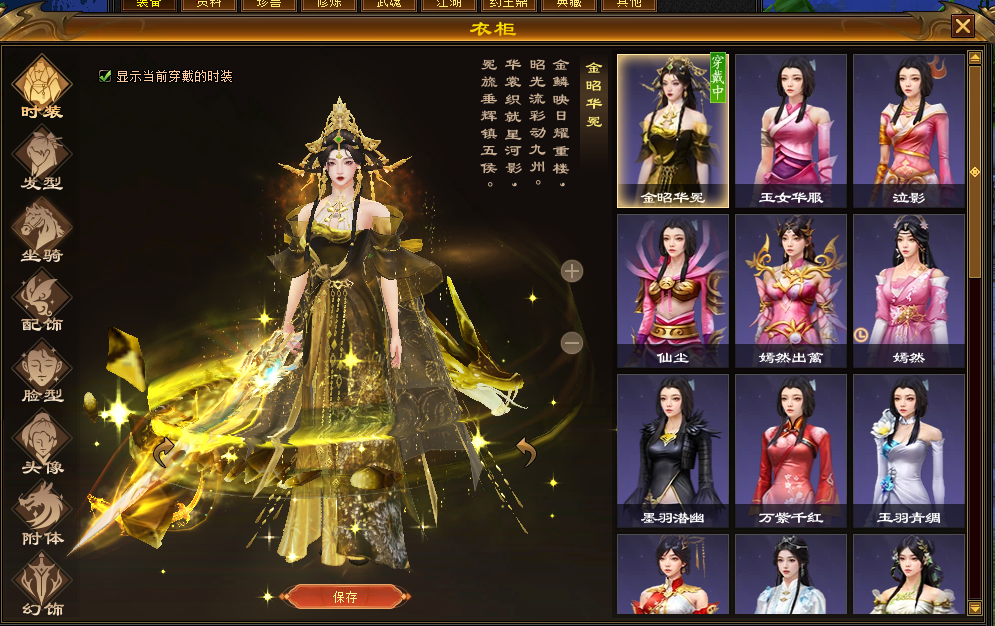Select the 坐骑 mount category

(41, 230)
